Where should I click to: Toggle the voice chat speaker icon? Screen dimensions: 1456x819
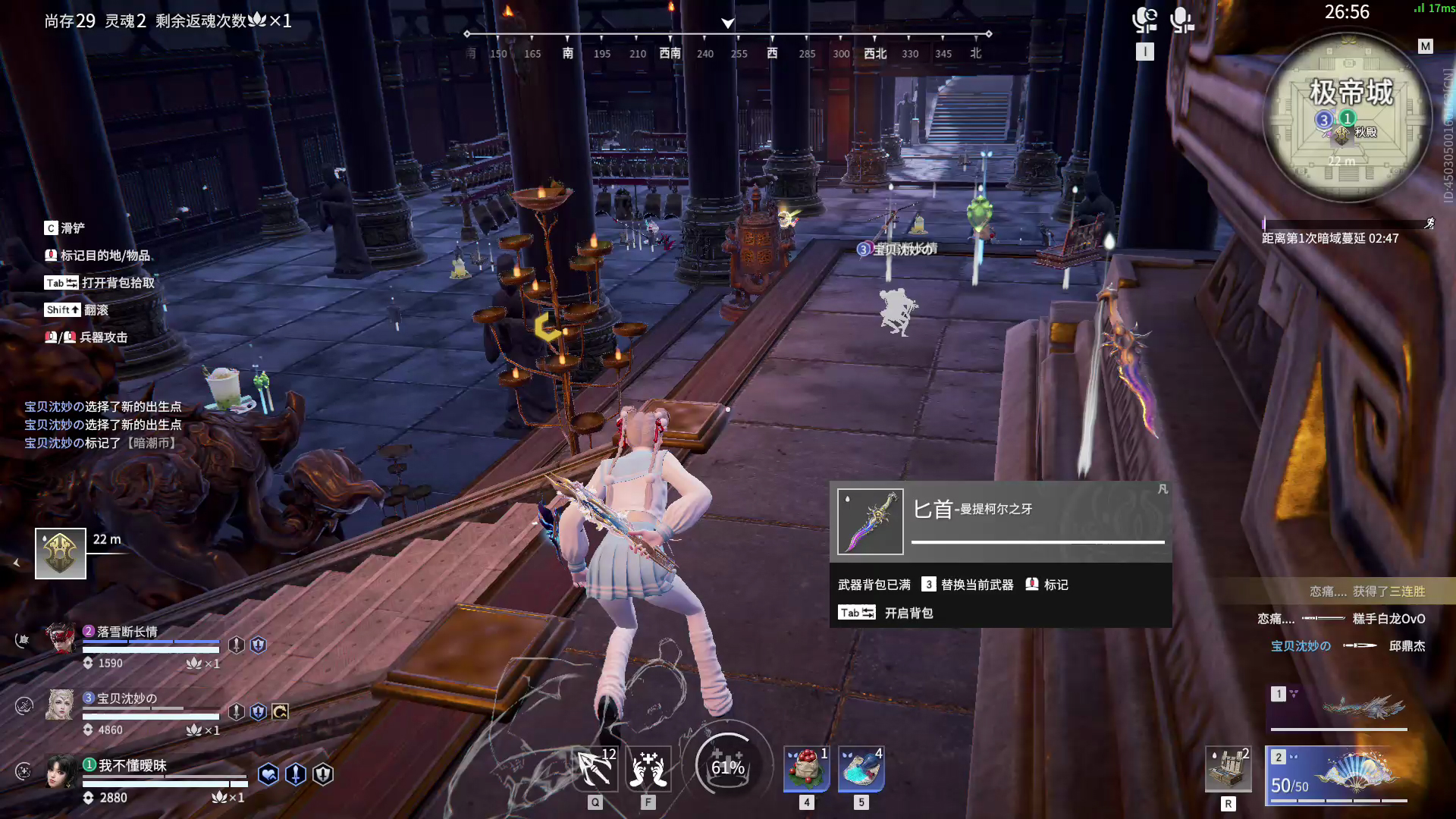1144,20
